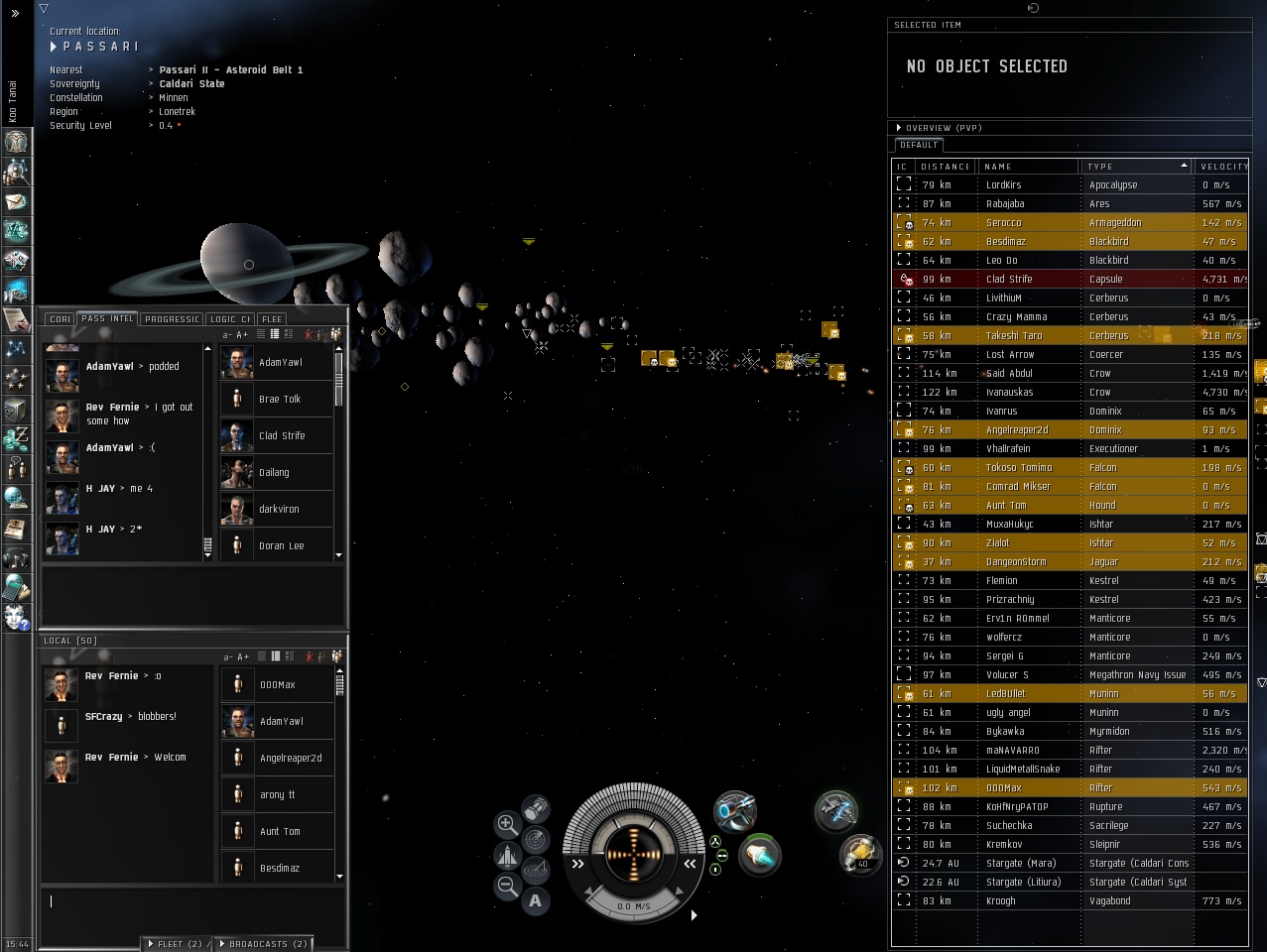Click the HUD zoom-out magnifier button
1267x952 pixels.
click(507, 886)
